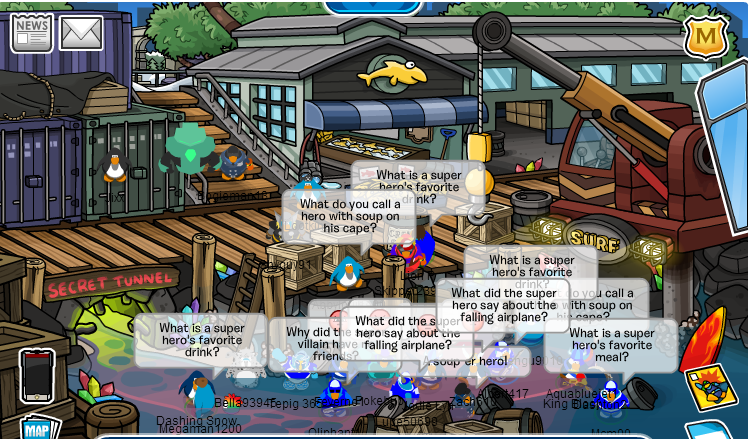Click the moderator M shield badge
This screenshot has width=749, height=439.
705,37
